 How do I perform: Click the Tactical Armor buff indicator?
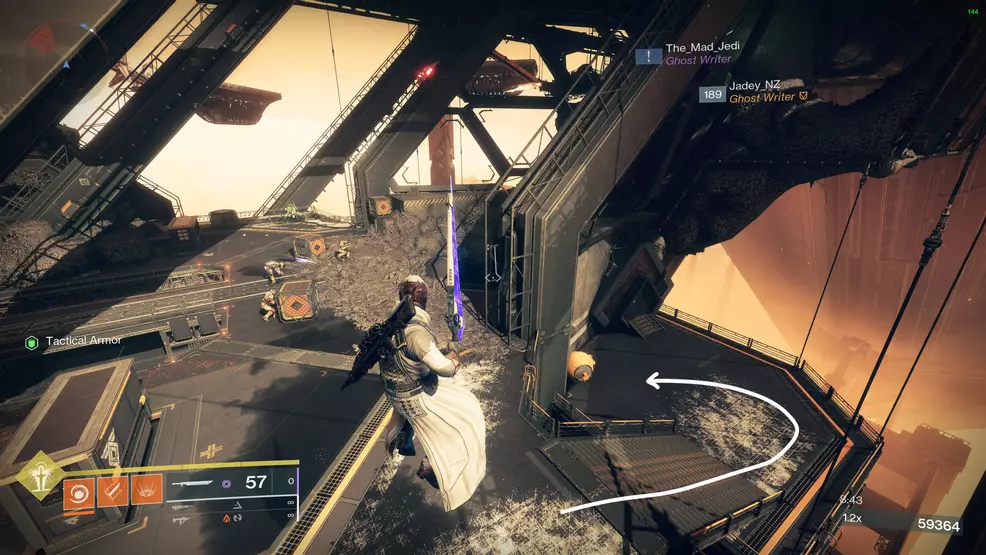tap(73, 341)
